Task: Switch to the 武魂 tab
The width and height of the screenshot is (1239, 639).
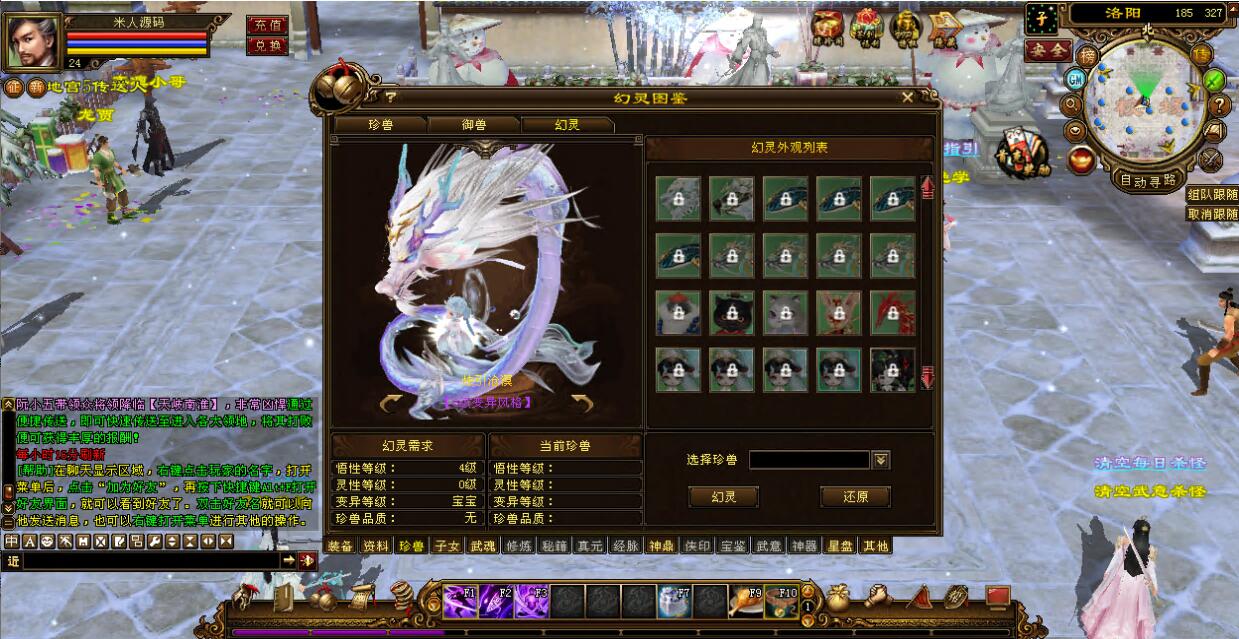Action: tap(482, 546)
